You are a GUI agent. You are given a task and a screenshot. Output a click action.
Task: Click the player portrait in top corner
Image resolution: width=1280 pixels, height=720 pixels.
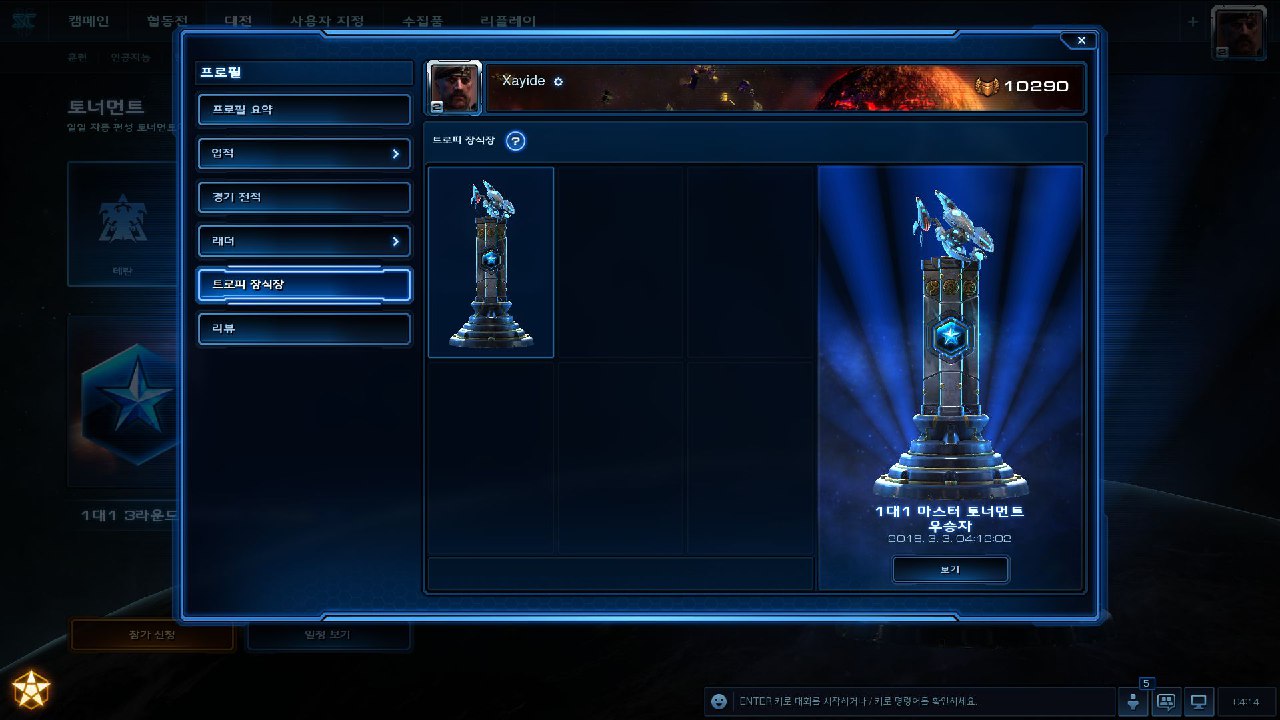(1239, 32)
